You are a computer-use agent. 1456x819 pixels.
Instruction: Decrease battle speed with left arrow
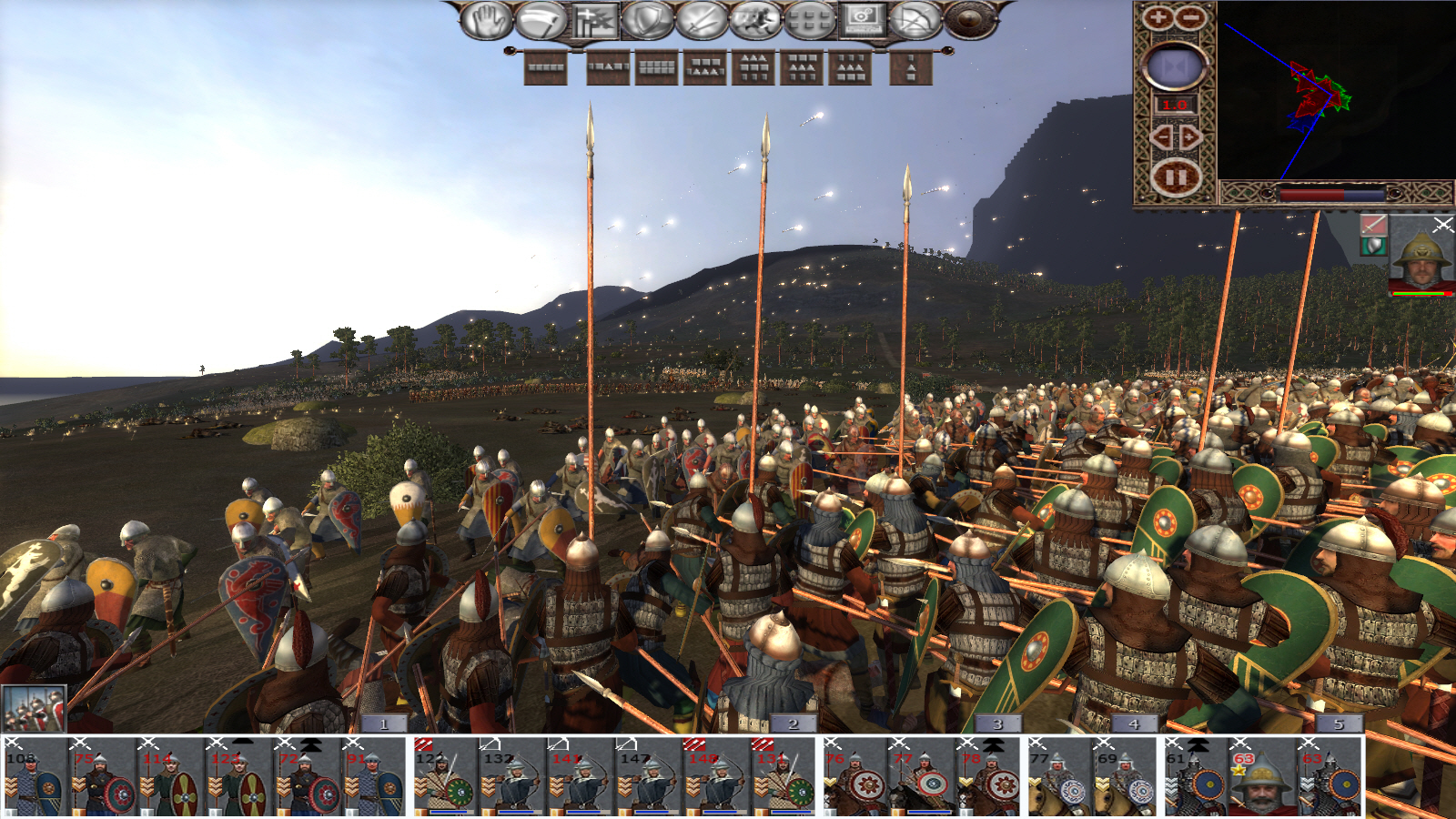click(1161, 137)
